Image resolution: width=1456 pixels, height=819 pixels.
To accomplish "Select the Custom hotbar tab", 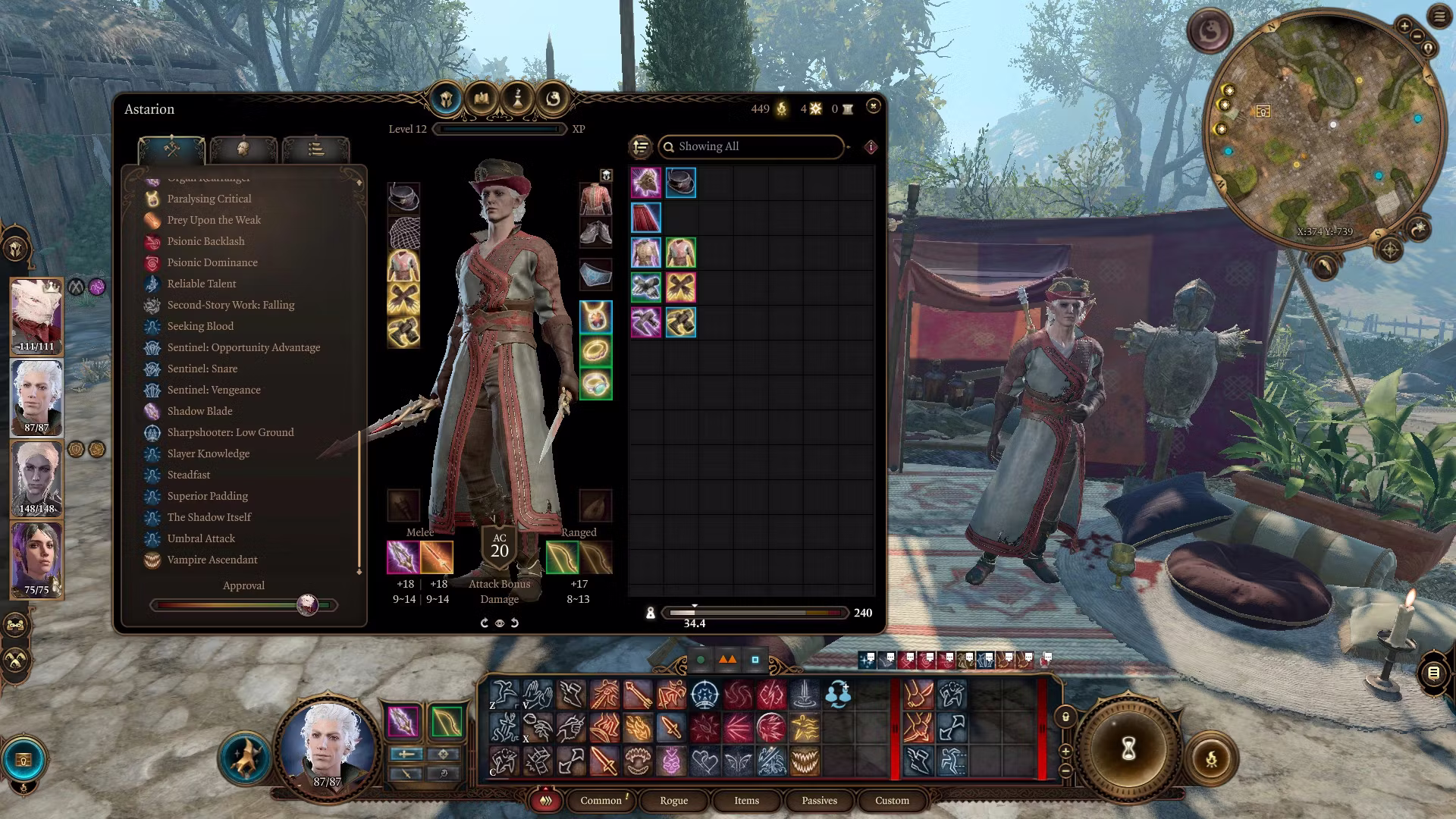I will click(x=892, y=800).
